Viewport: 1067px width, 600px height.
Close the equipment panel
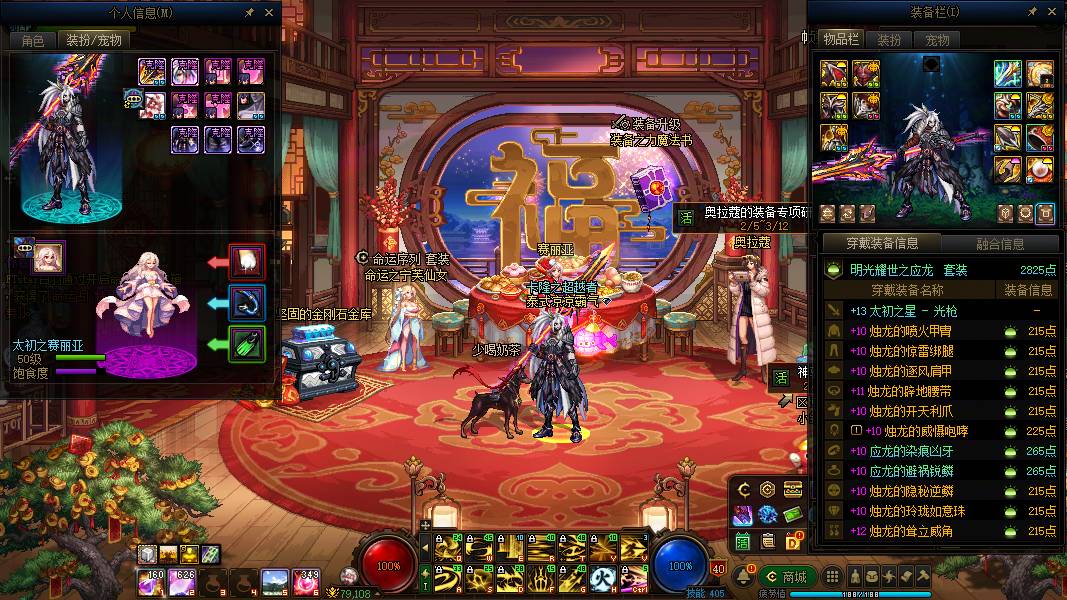tap(1051, 12)
